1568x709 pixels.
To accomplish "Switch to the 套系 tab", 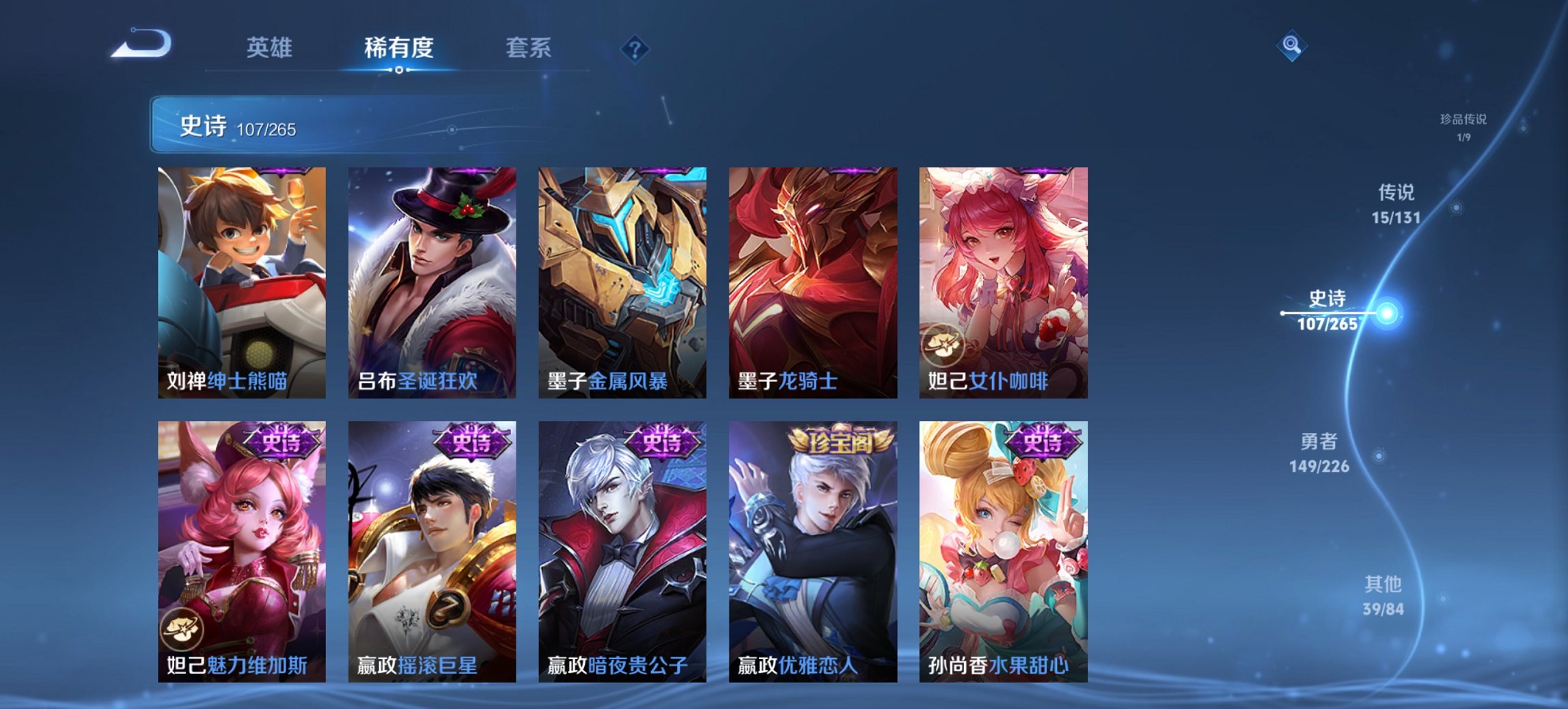I will pyautogui.click(x=528, y=48).
